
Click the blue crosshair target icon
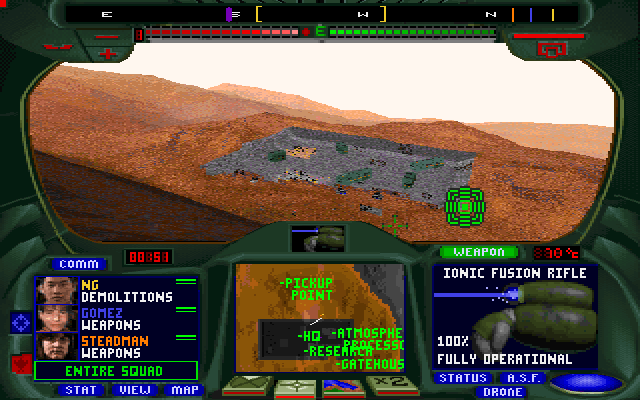pyautogui.click(x=20, y=322)
